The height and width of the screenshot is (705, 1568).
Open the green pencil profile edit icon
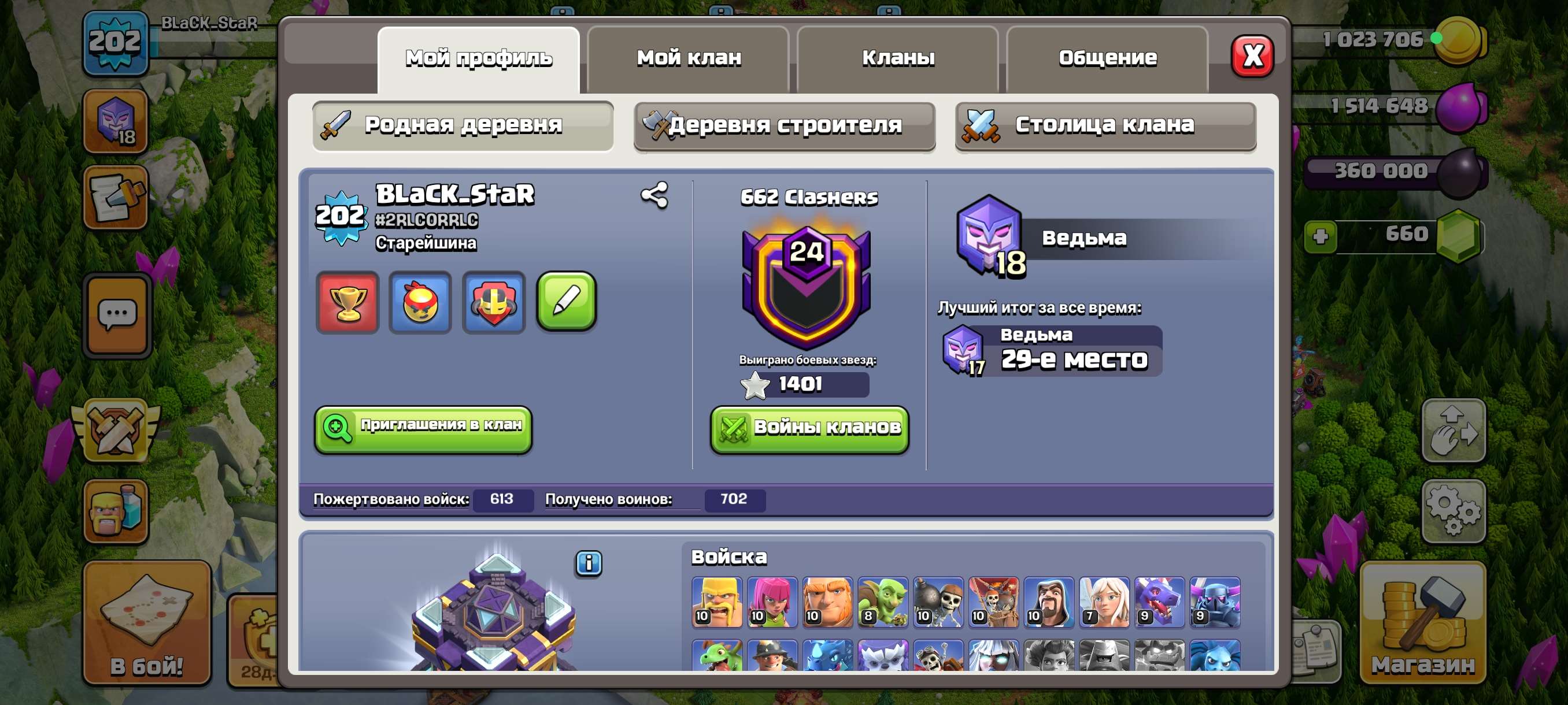tap(565, 302)
